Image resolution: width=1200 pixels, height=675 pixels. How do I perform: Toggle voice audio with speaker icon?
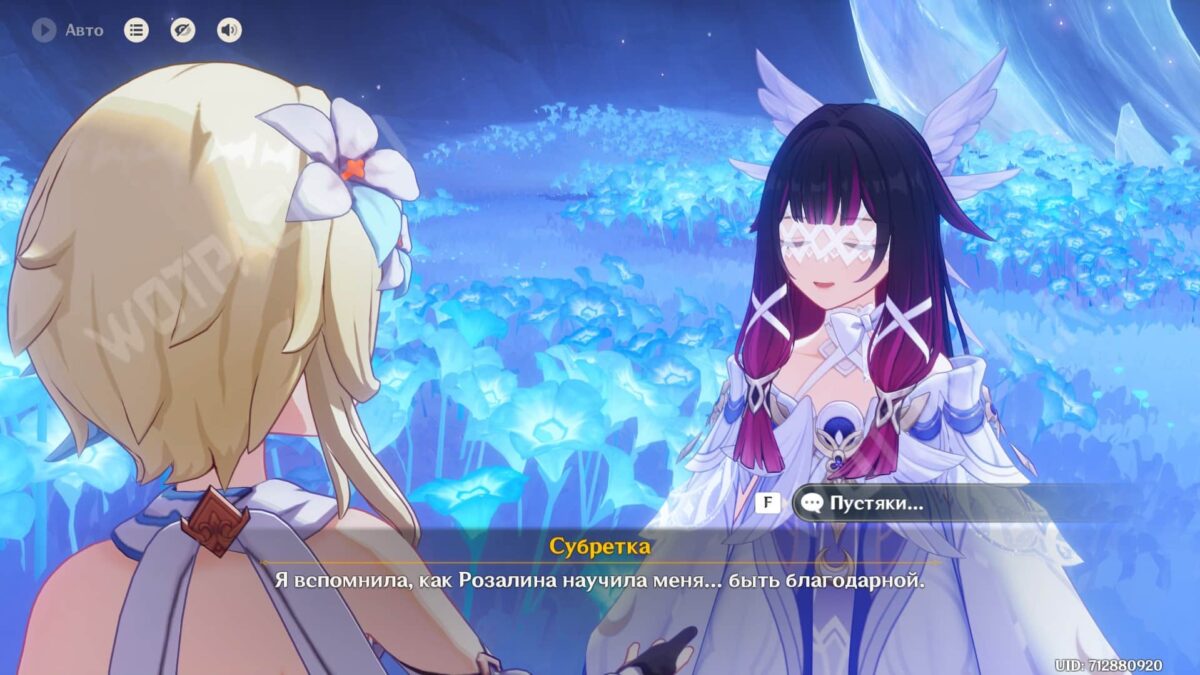(229, 30)
